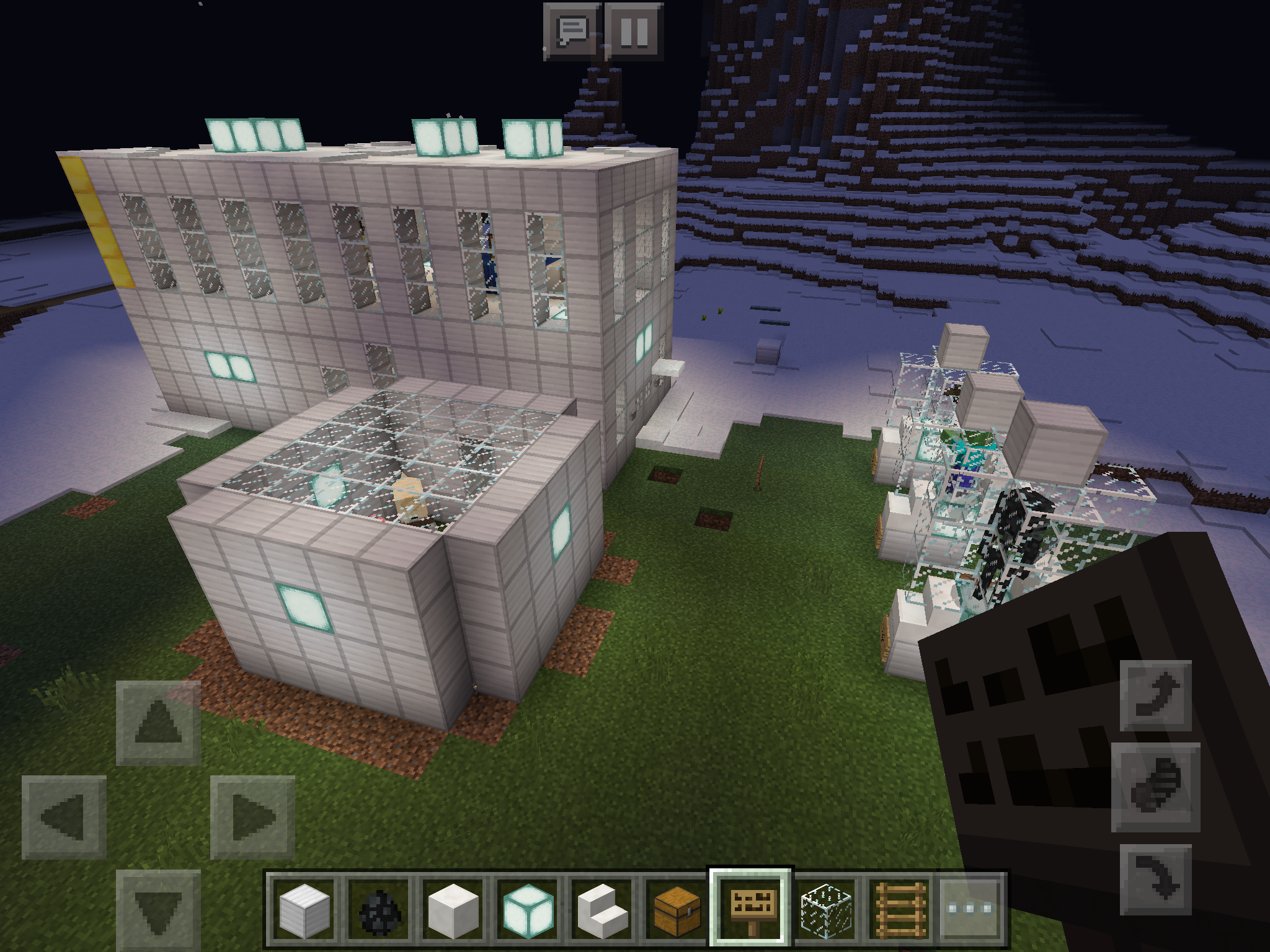Select the ladder hotbar slot
The width and height of the screenshot is (1270, 952).
[x=899, y=909]
